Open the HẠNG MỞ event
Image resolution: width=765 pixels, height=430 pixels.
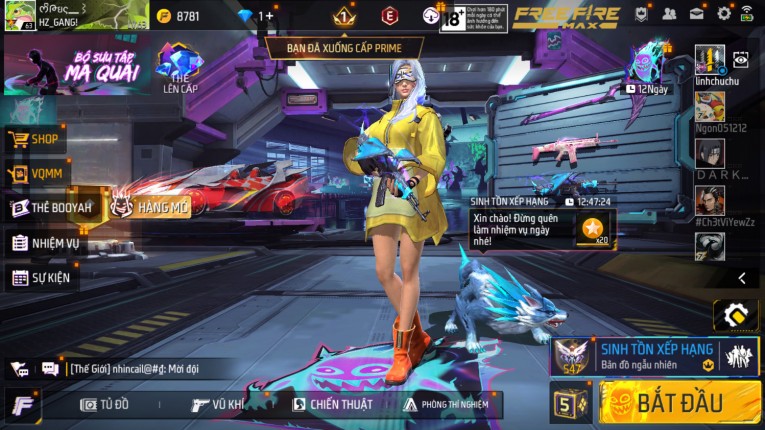click(151, 207)
